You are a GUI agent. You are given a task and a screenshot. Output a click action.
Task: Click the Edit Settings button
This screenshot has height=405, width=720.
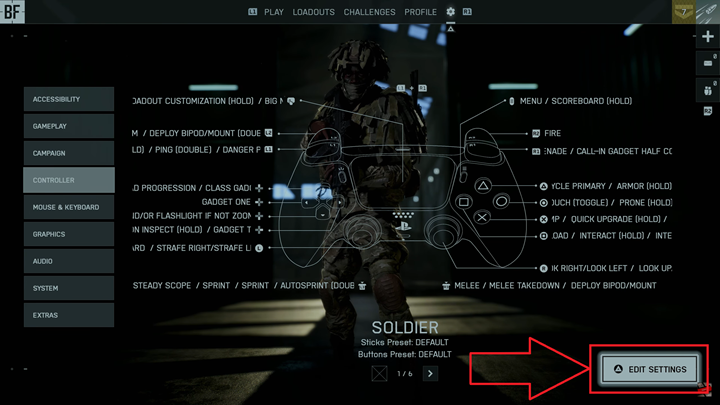(x=650, y=369)
